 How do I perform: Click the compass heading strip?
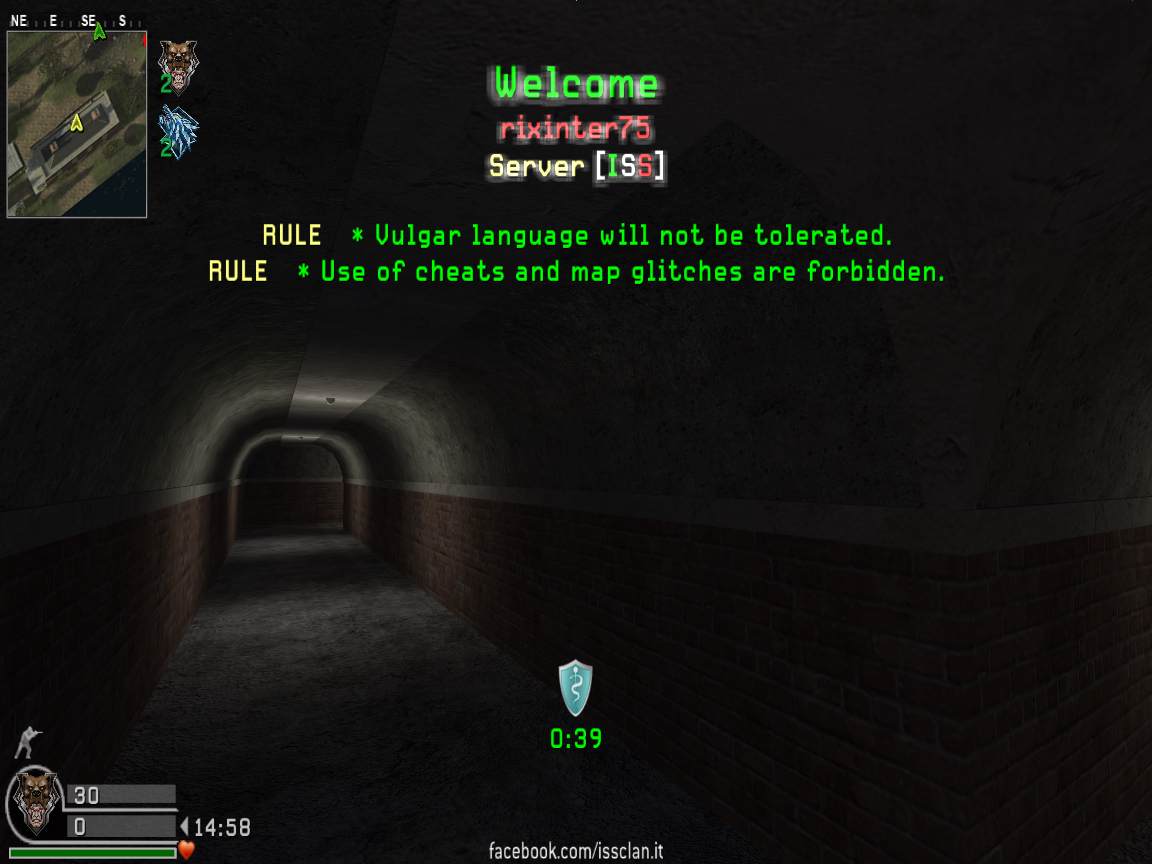tap(76, 21)
